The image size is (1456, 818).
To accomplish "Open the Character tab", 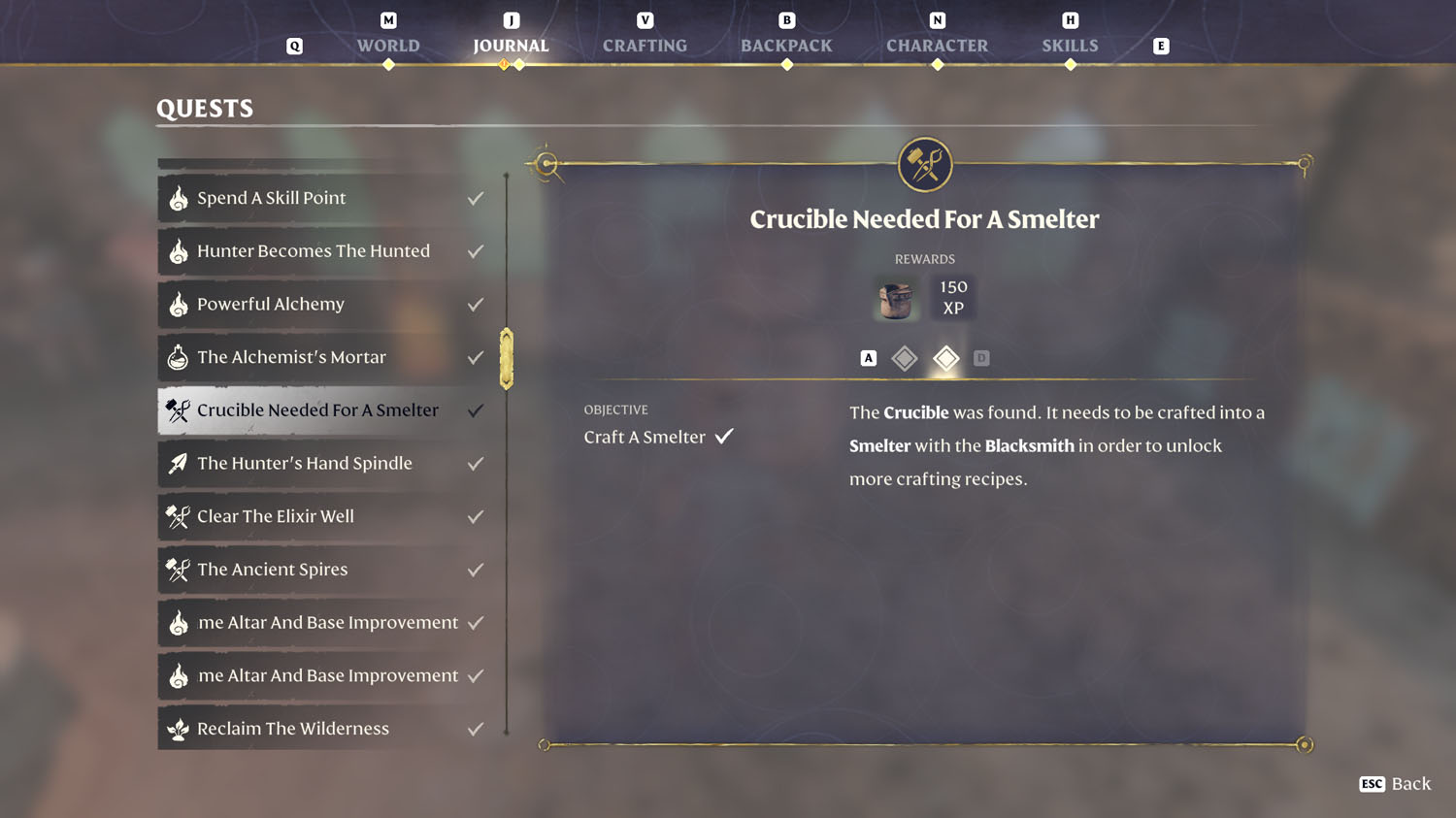I will 937,45.
